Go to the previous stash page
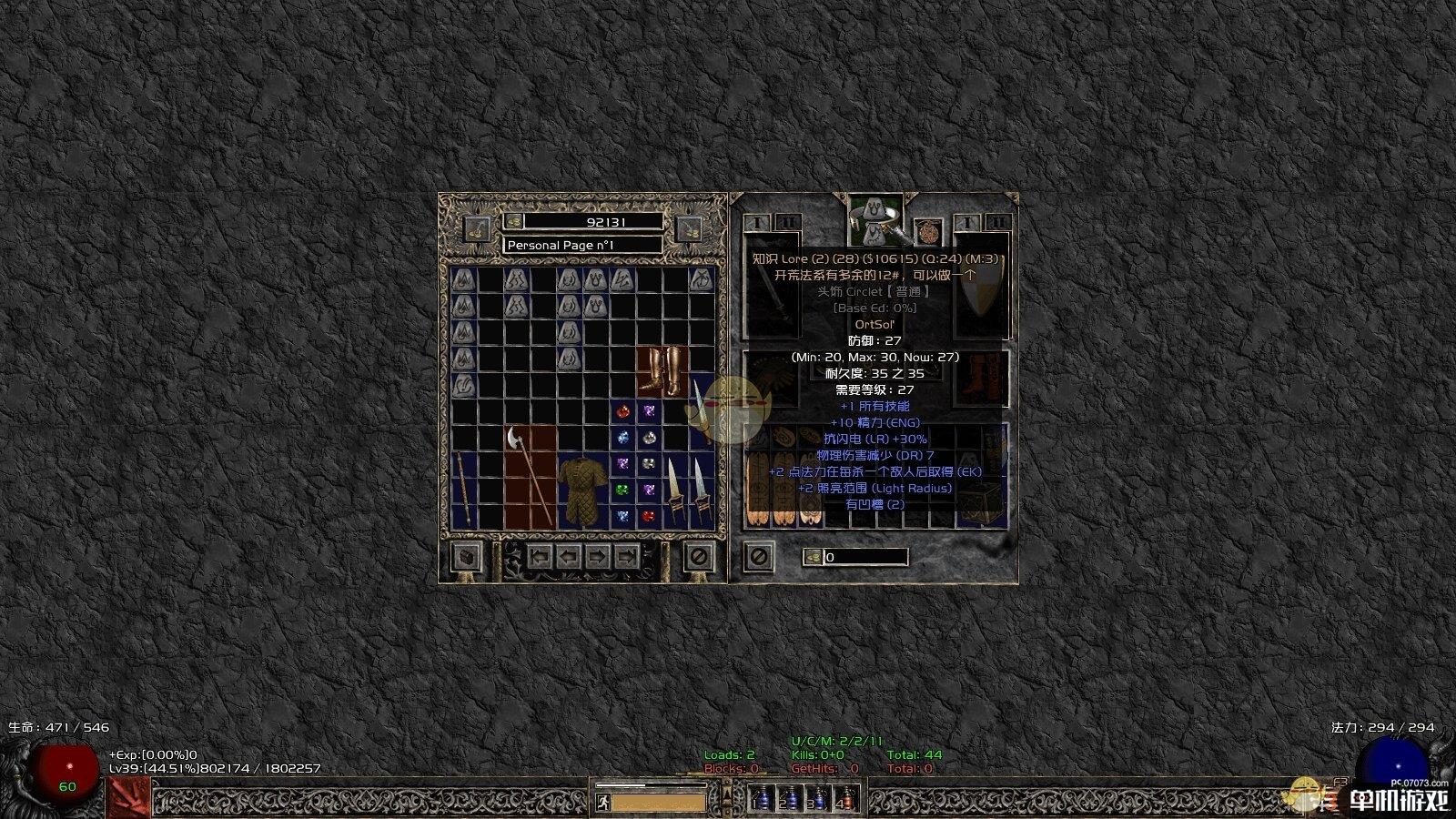This screenshot has height=819, width=1456. tap(569, 556)
